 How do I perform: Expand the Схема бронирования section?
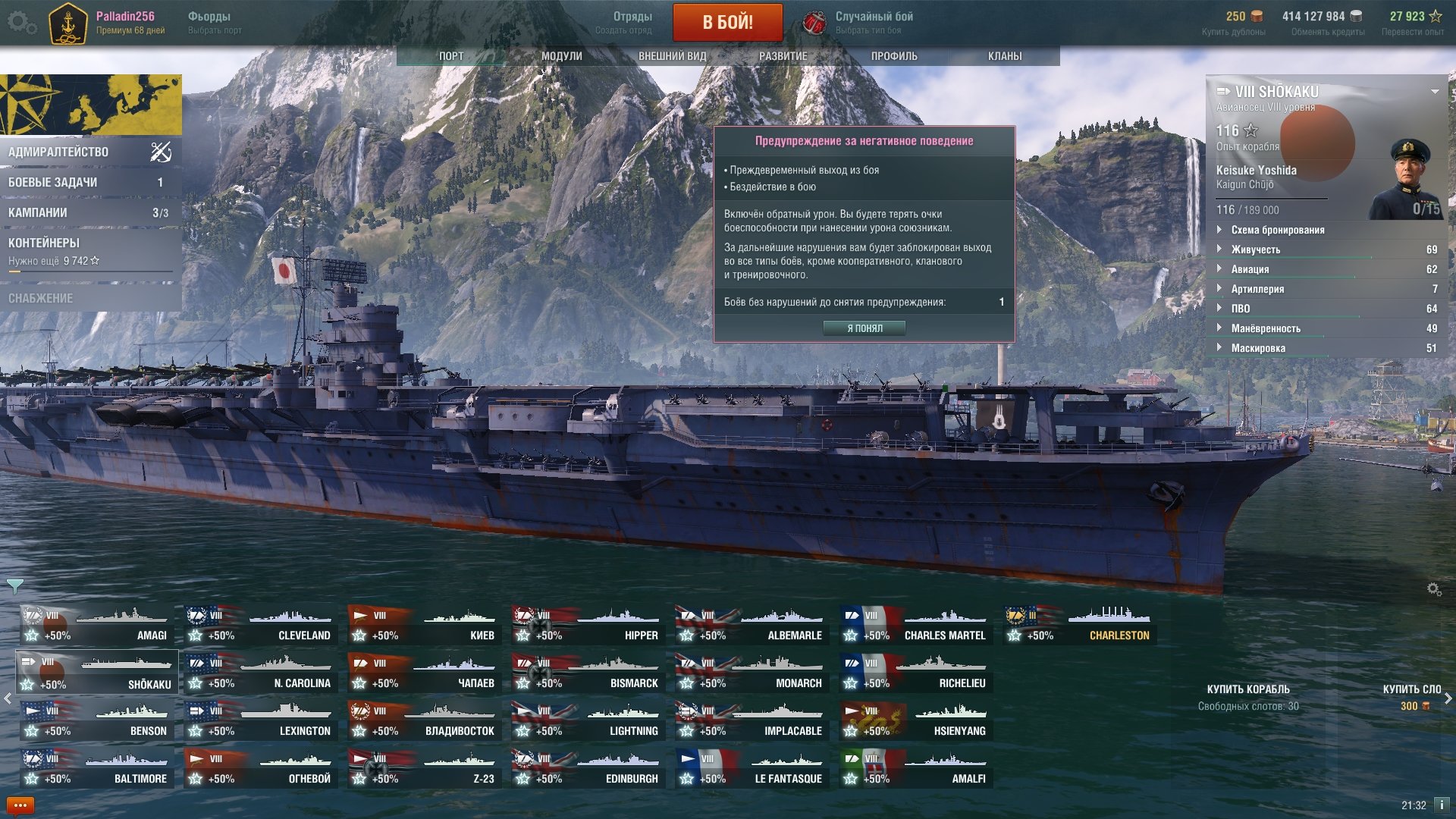click(1278, 230)
